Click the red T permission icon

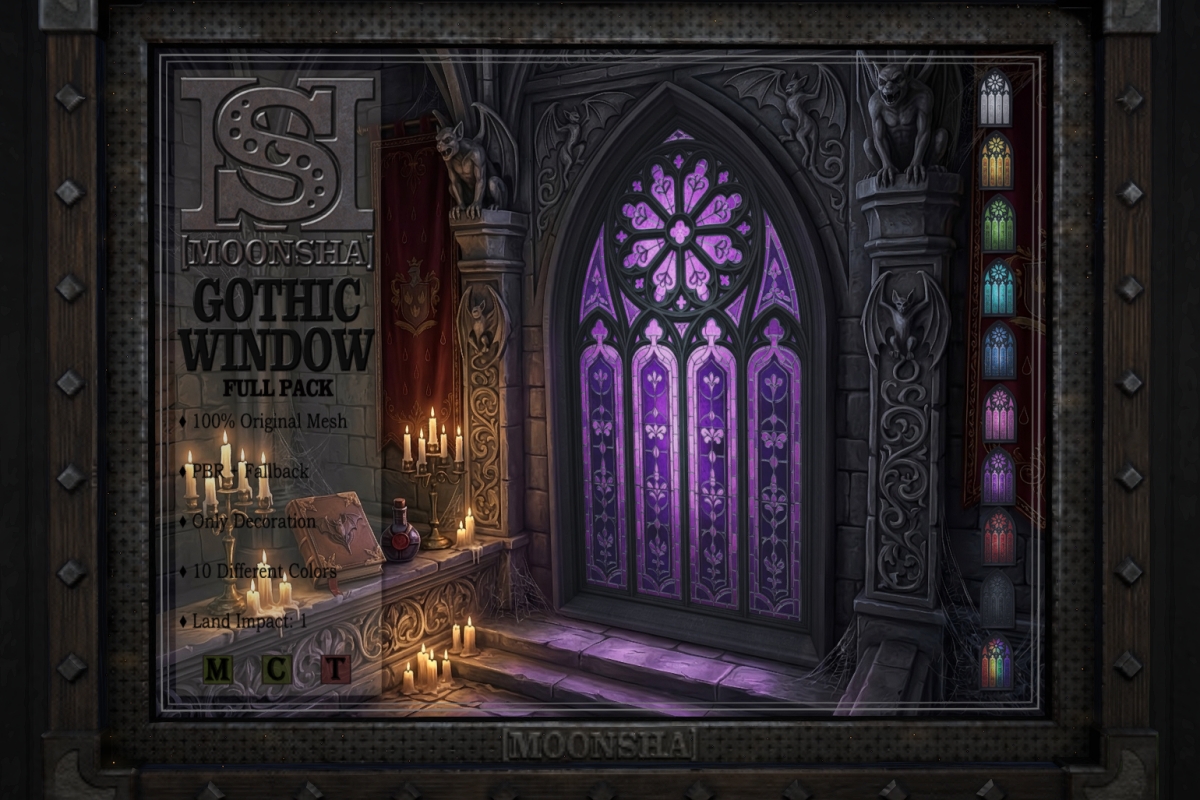pyautogui.click(x=336, y=669)
